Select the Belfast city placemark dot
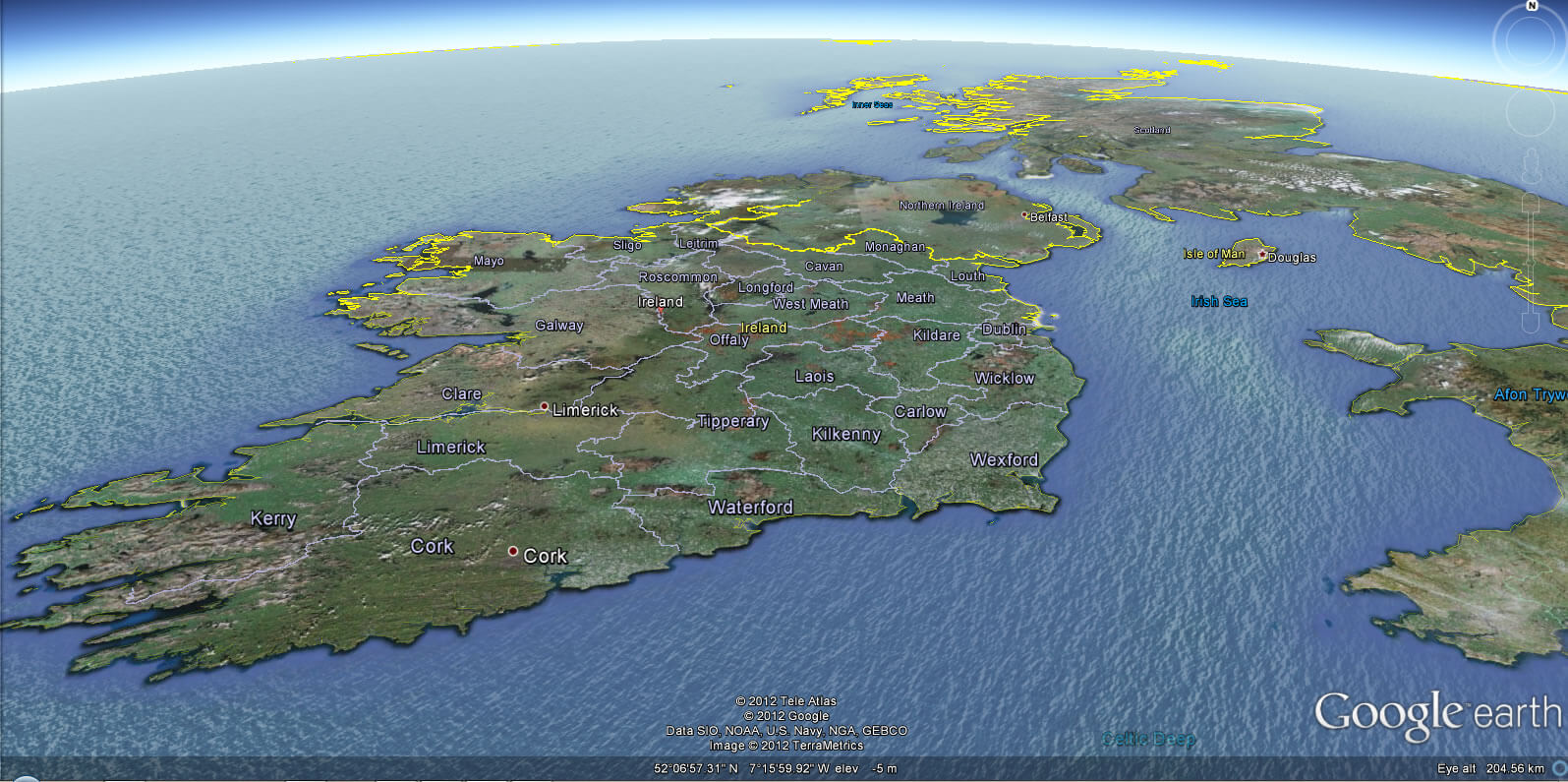The width and height of the screenshot is (1568, 782). click(1025, 214)
